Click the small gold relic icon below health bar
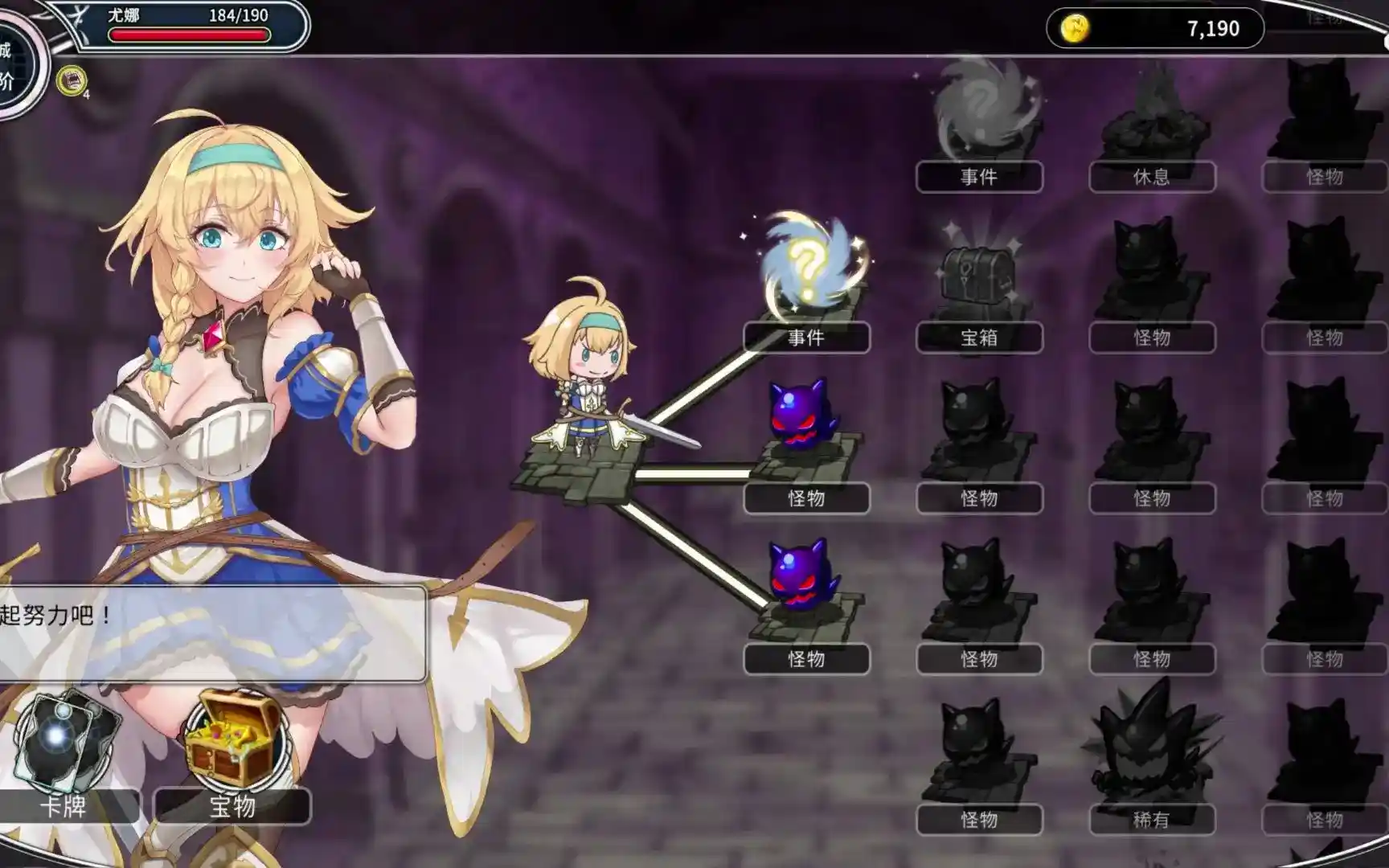 pos(72,80)
